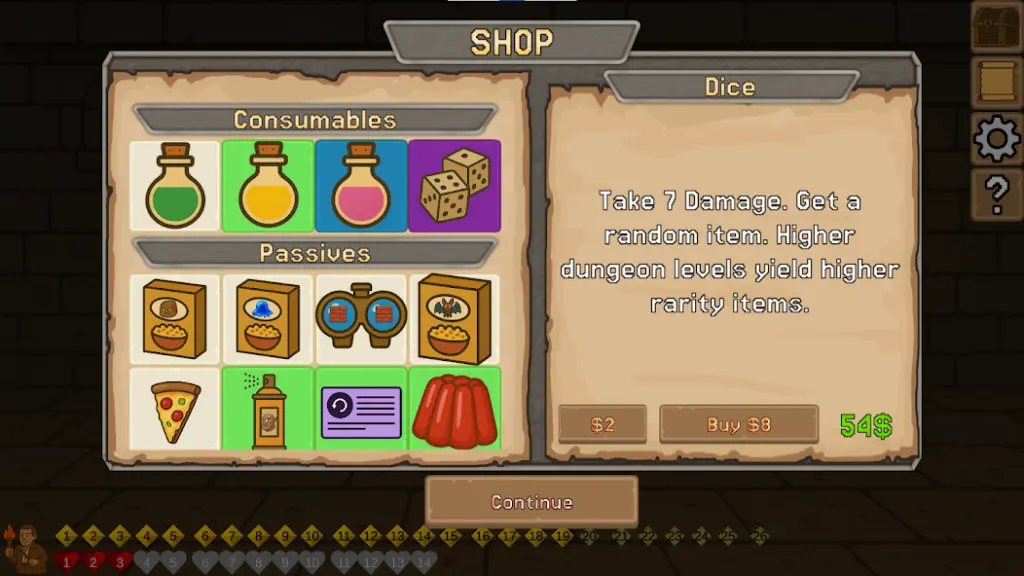The height and width of the screenshot is (576, 1024).
Task: Pick the red jelly passive item
Action: (454, 410)
